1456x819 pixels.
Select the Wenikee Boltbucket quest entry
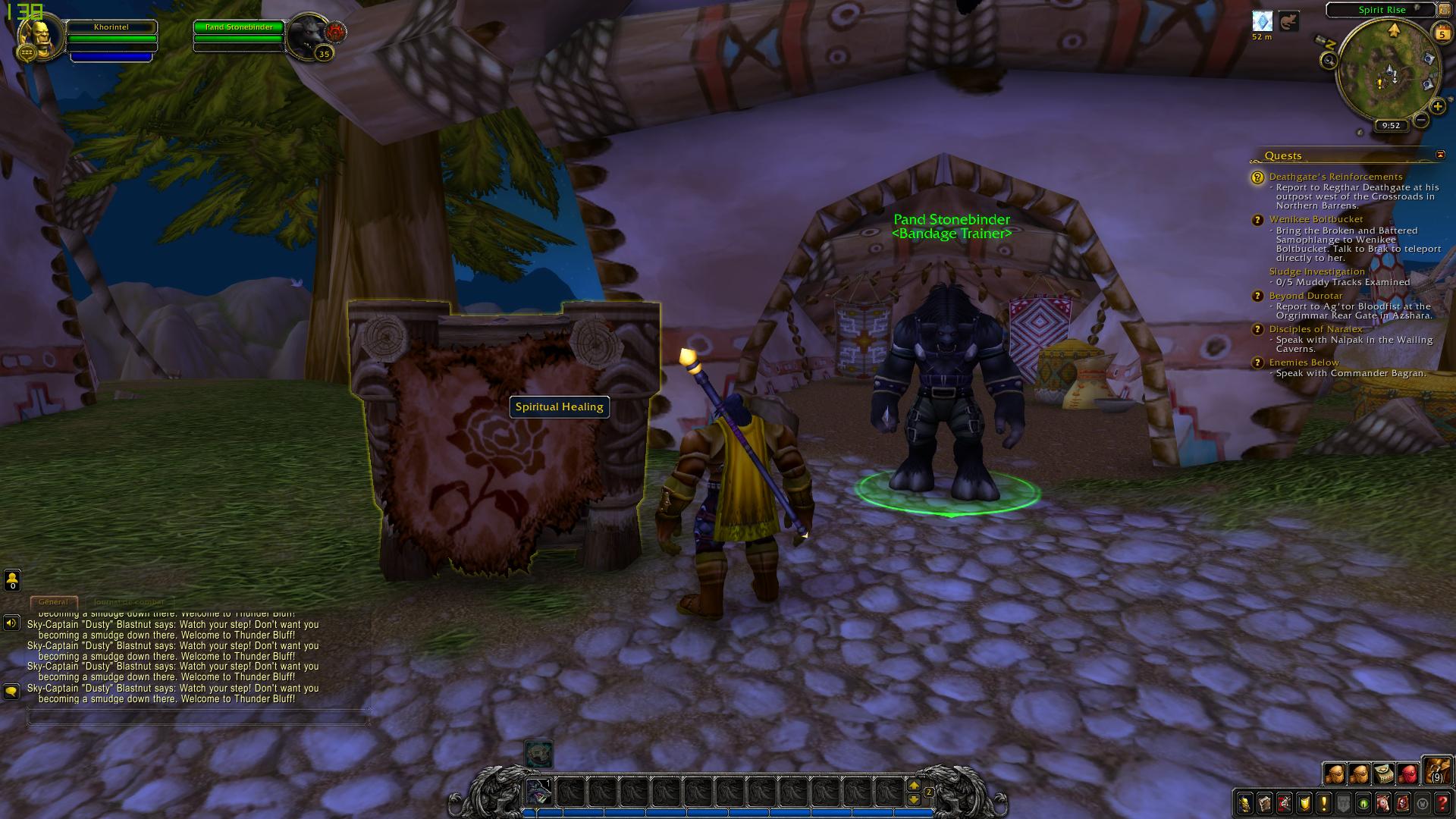1316,219
